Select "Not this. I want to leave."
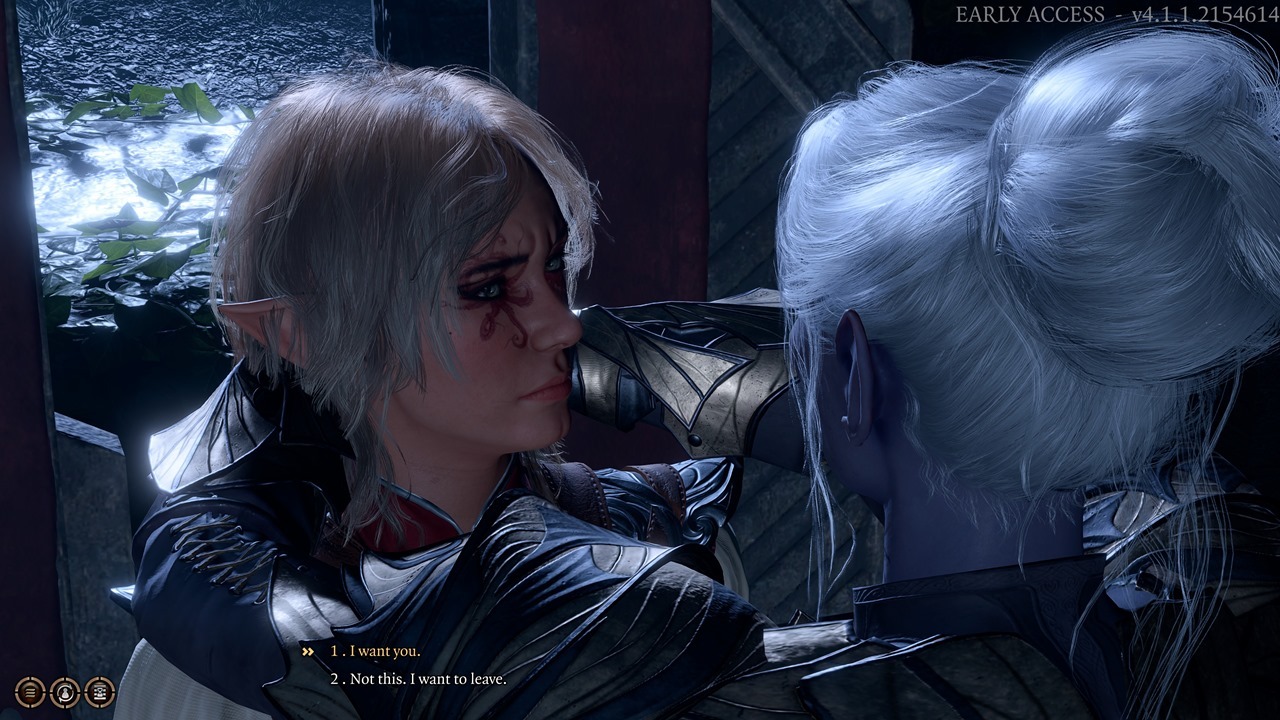 click(x=427, y=679)
